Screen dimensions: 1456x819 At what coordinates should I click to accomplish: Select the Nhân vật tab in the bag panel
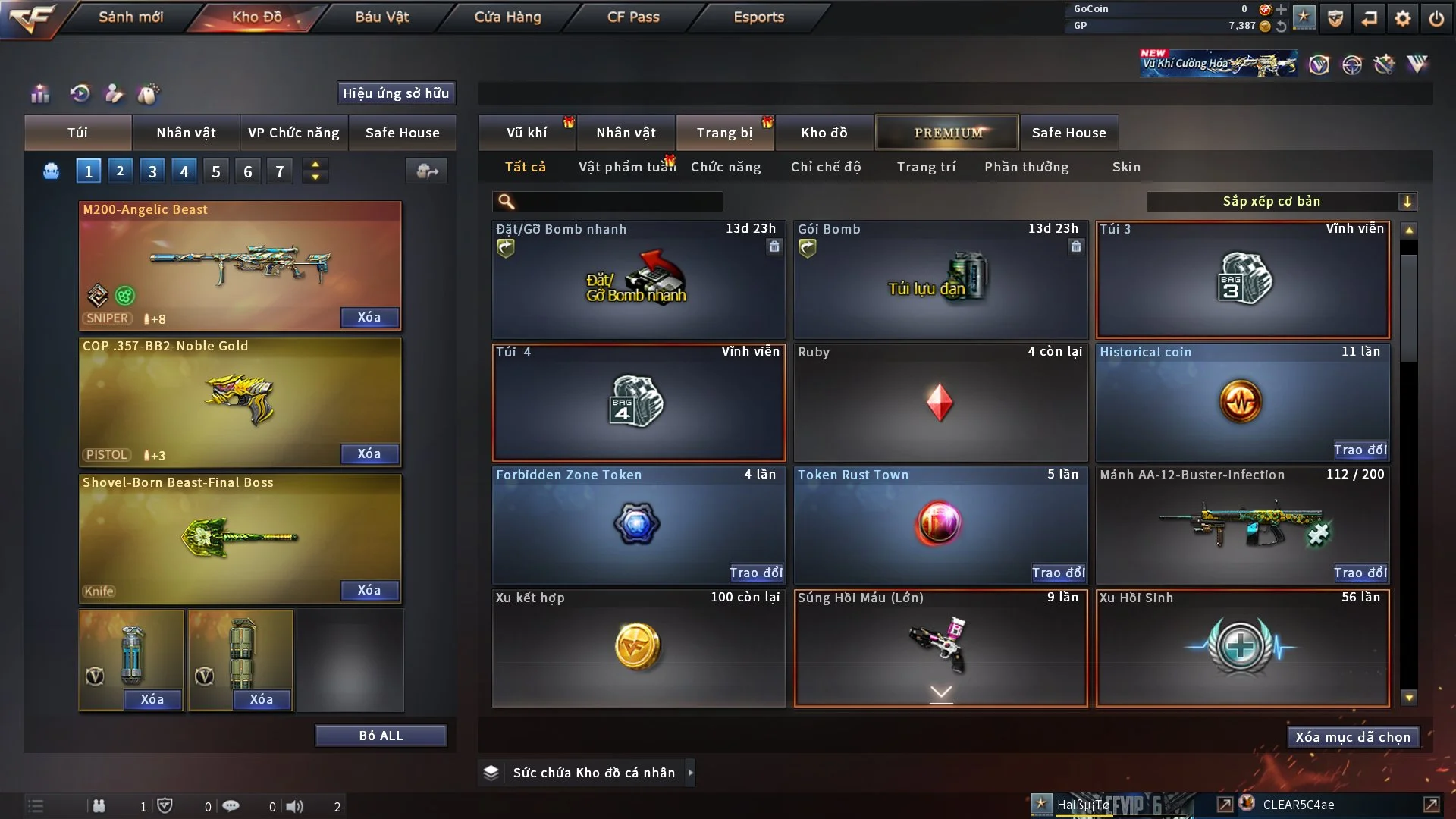186,133
